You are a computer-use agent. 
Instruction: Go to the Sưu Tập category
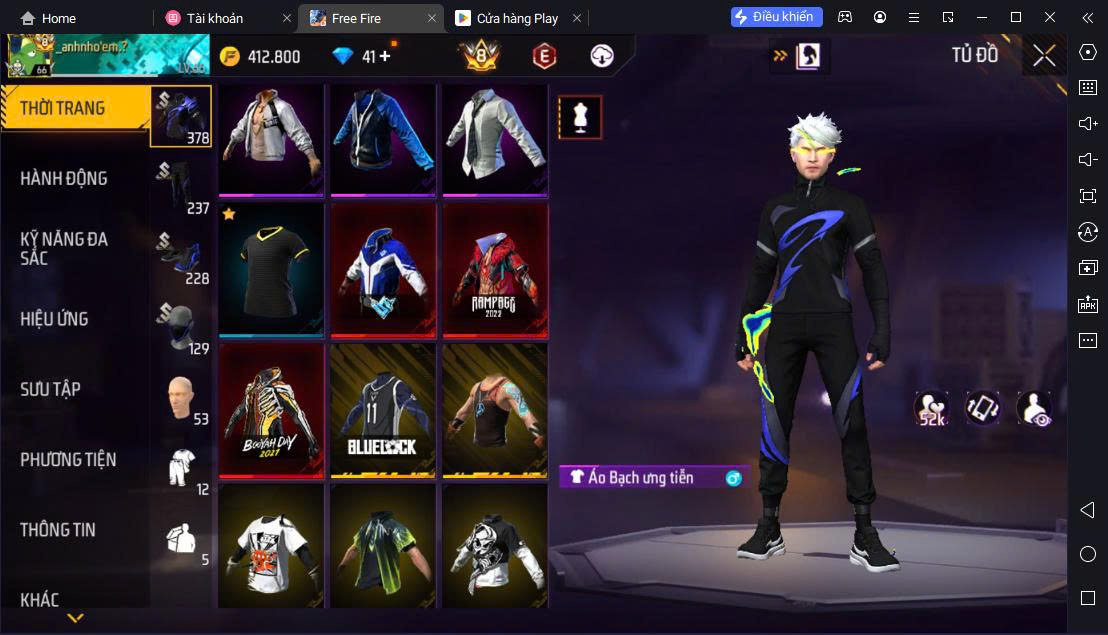click(x=50, y=389)
